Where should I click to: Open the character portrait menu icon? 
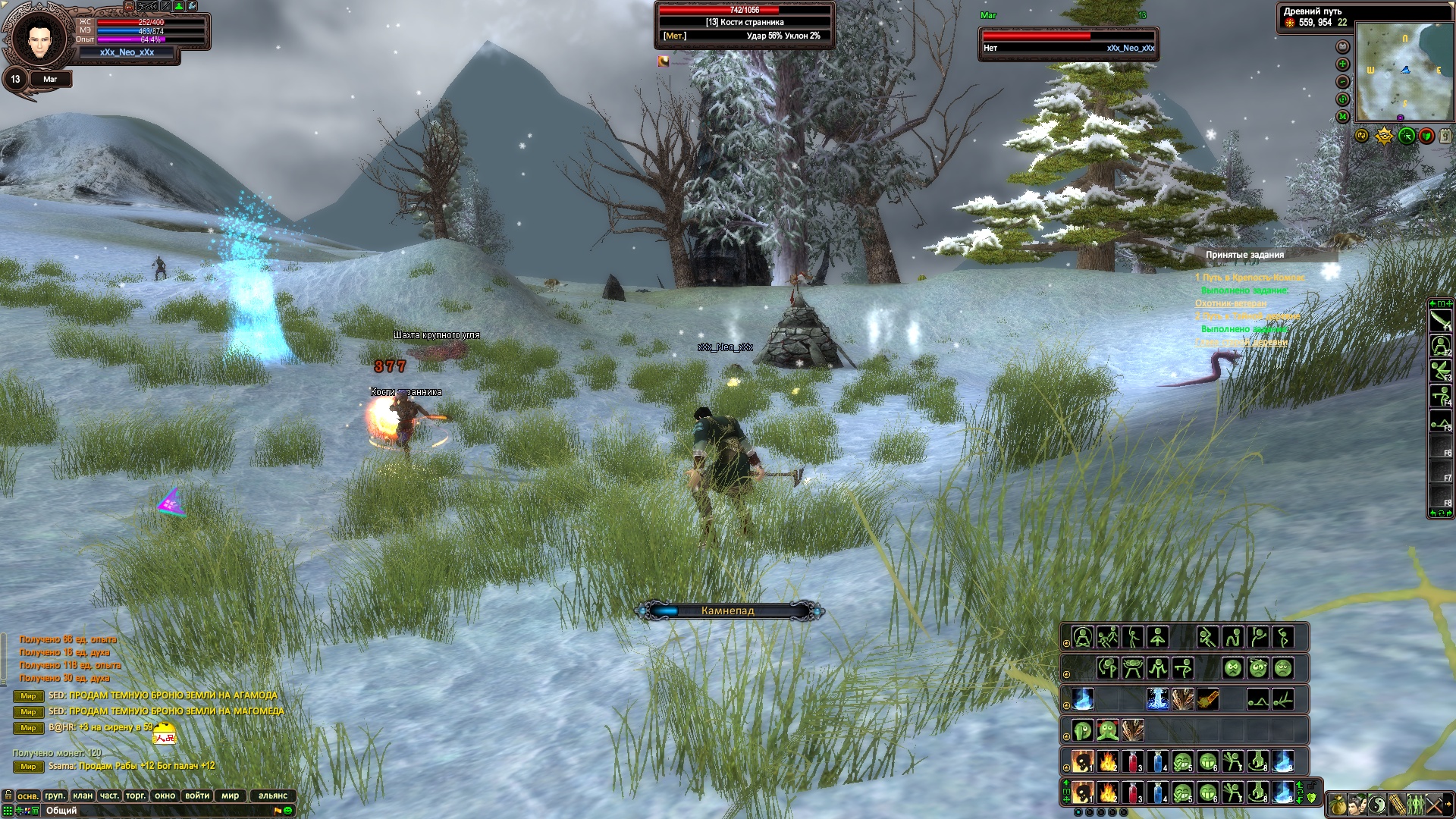pyautogui.click(x=1357, y=805)
